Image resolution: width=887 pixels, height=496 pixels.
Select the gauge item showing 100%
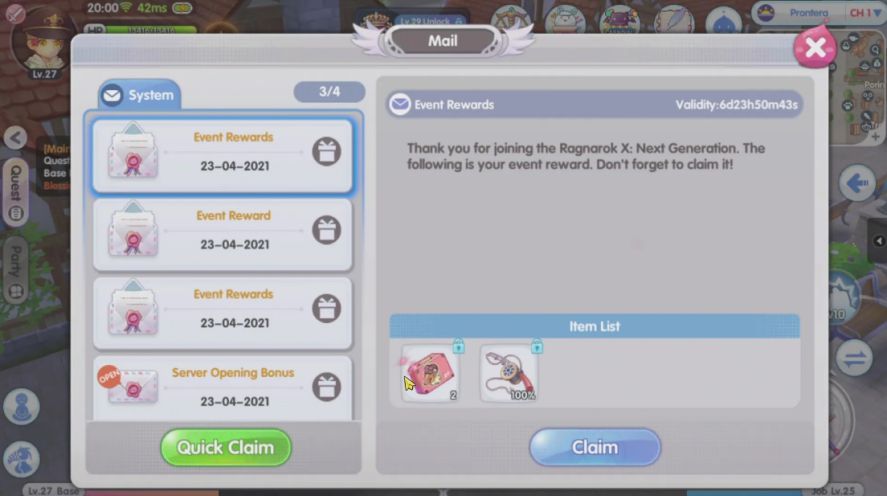(x=508, y=373)
